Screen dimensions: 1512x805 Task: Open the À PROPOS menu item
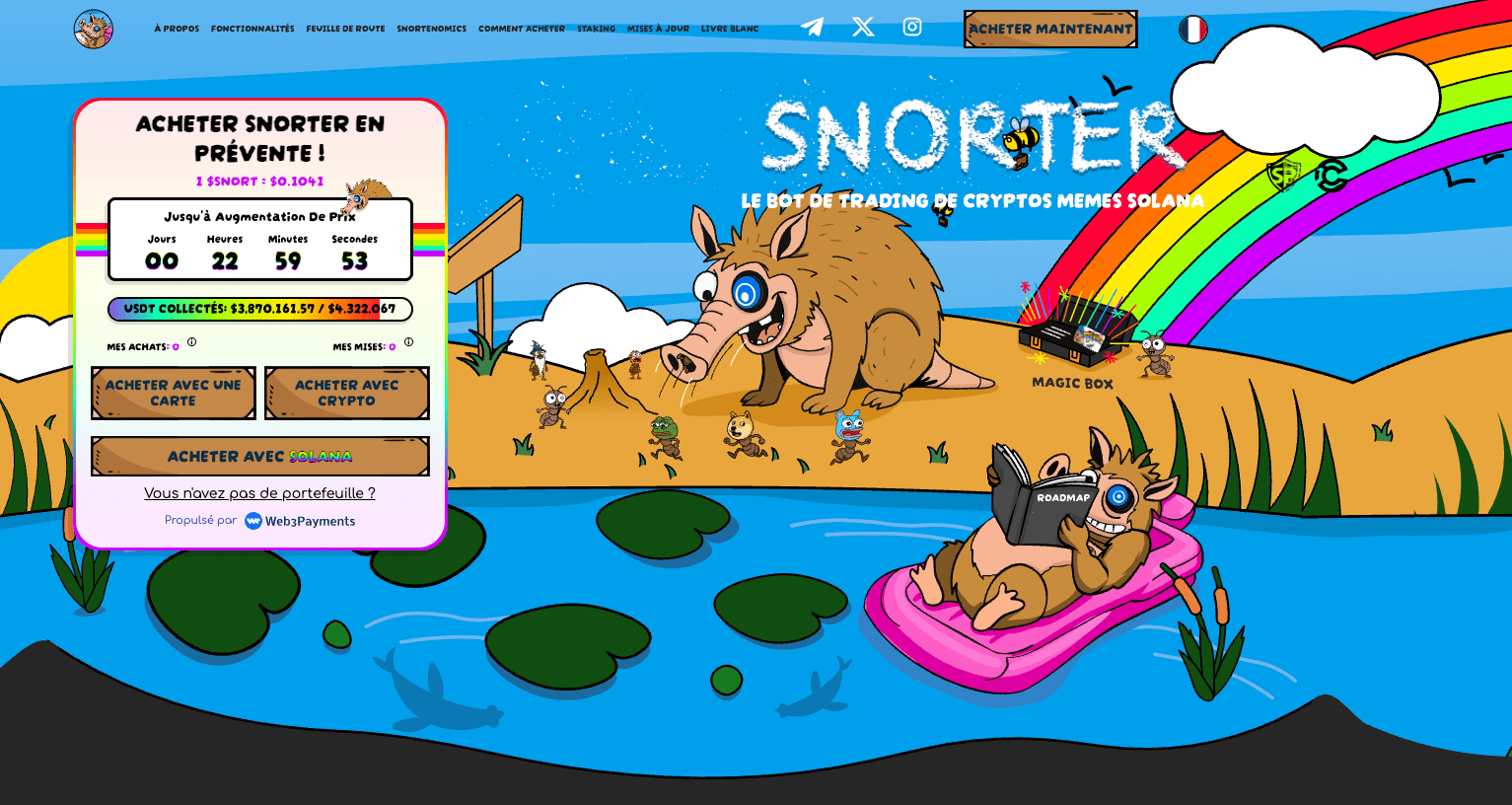point(177,28)
